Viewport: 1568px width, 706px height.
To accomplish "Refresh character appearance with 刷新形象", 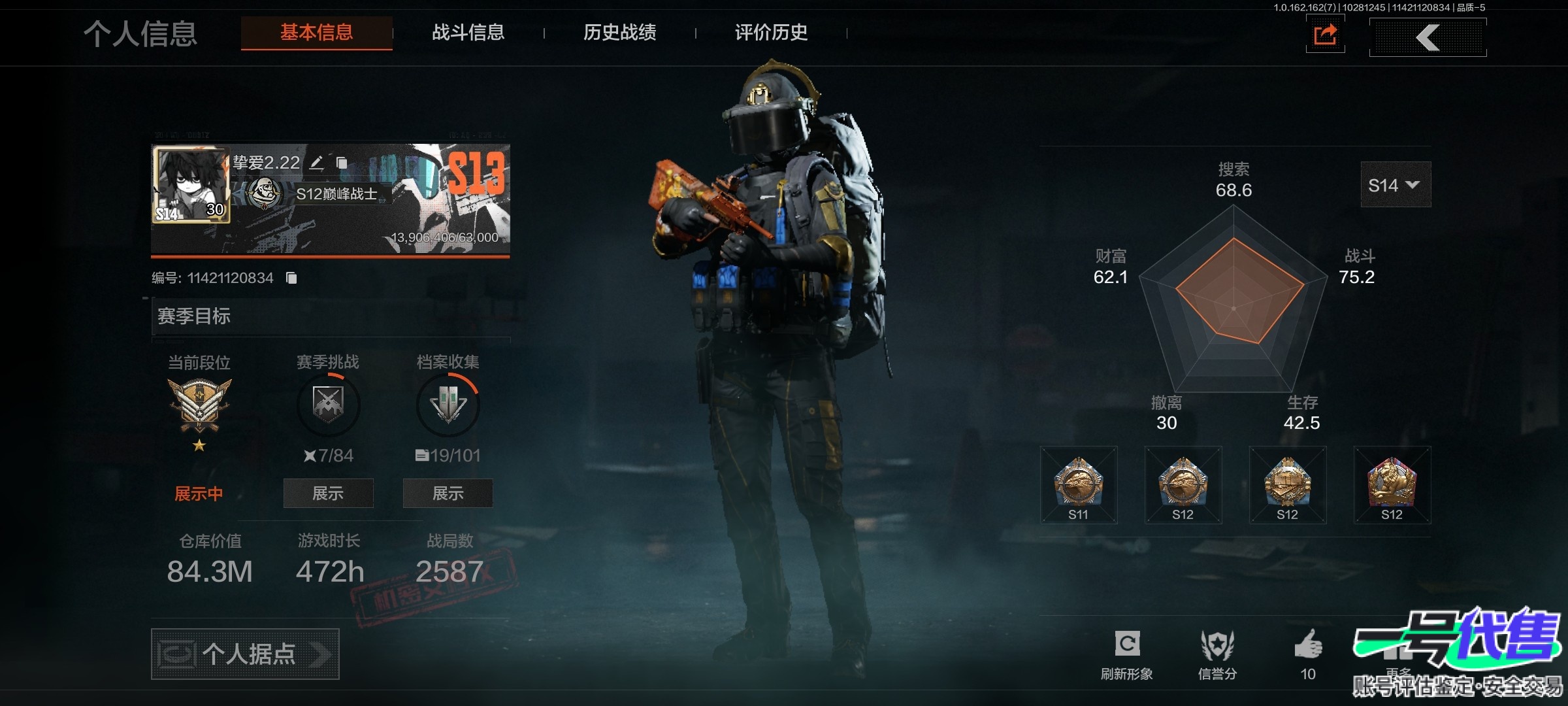I will click(x=1127, y=652).
